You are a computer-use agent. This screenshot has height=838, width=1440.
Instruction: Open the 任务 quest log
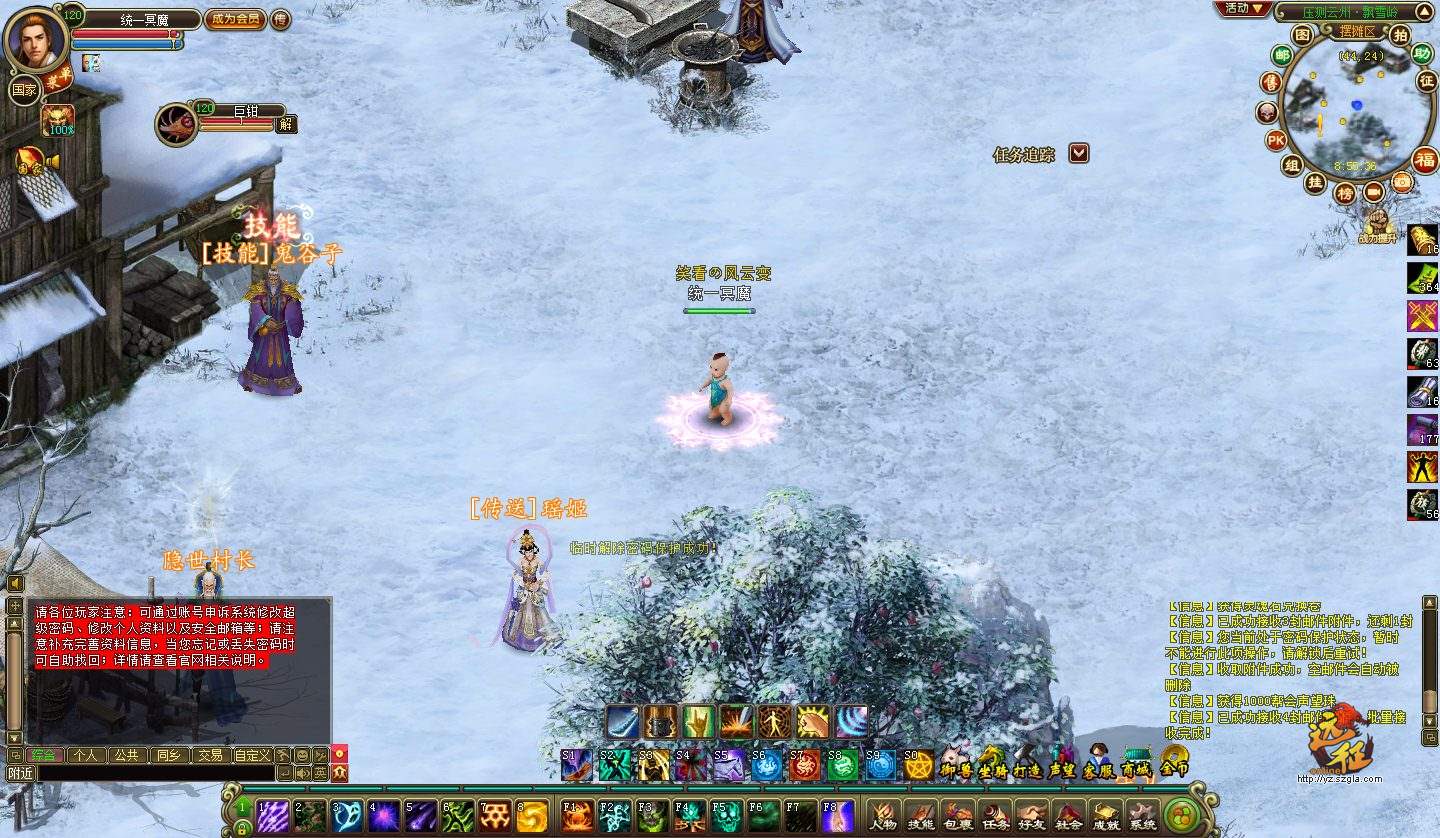[x=994, y=816]
